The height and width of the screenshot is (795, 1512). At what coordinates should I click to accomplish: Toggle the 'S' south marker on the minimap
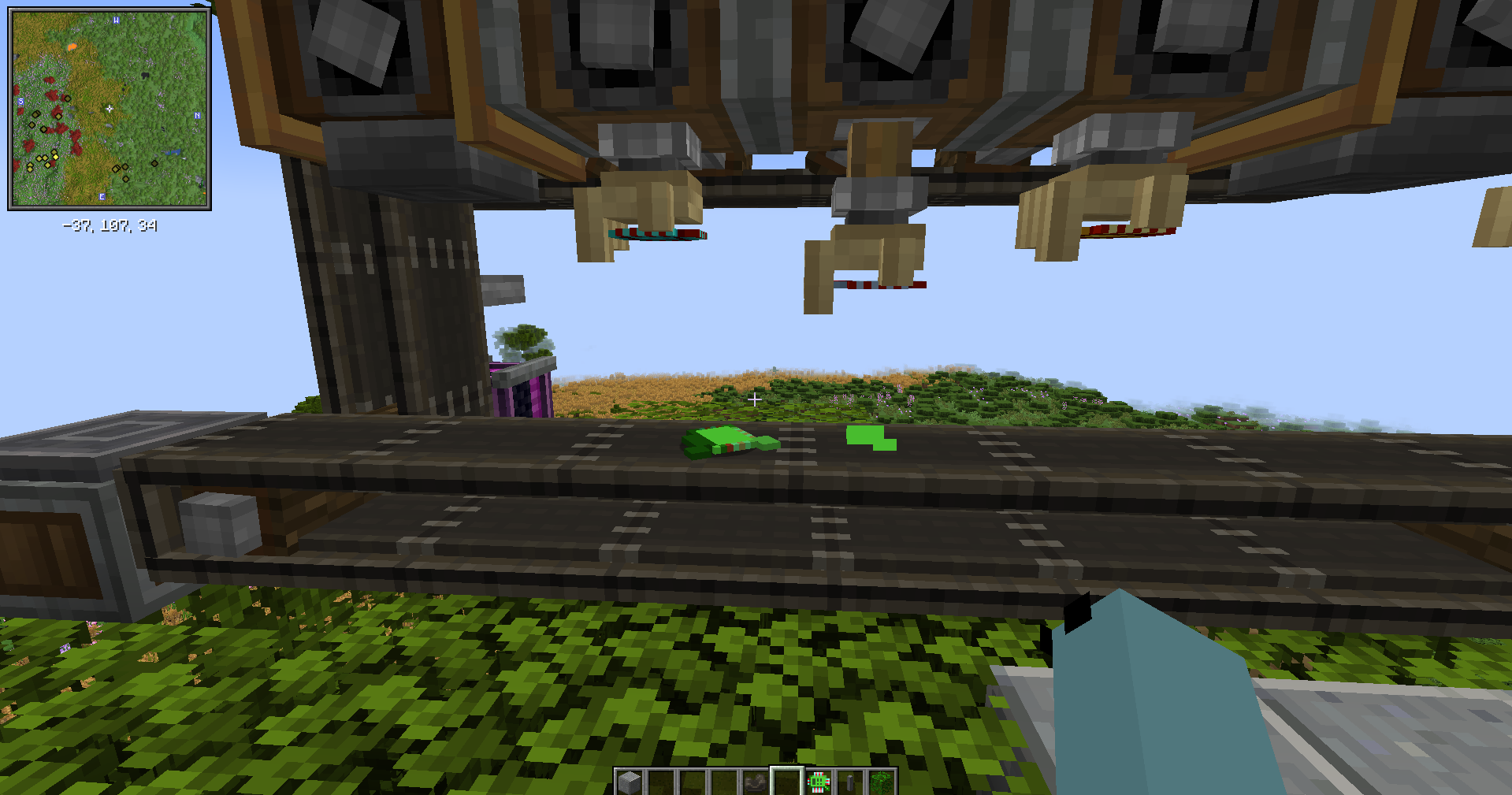tap(20, 102)
